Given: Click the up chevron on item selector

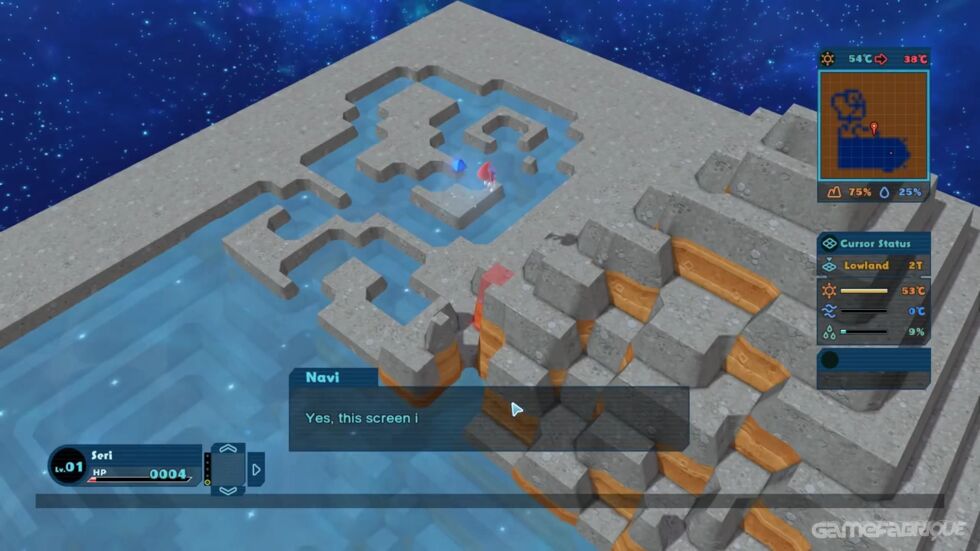Looking at the screenshot, I should [x=228, y=450].
